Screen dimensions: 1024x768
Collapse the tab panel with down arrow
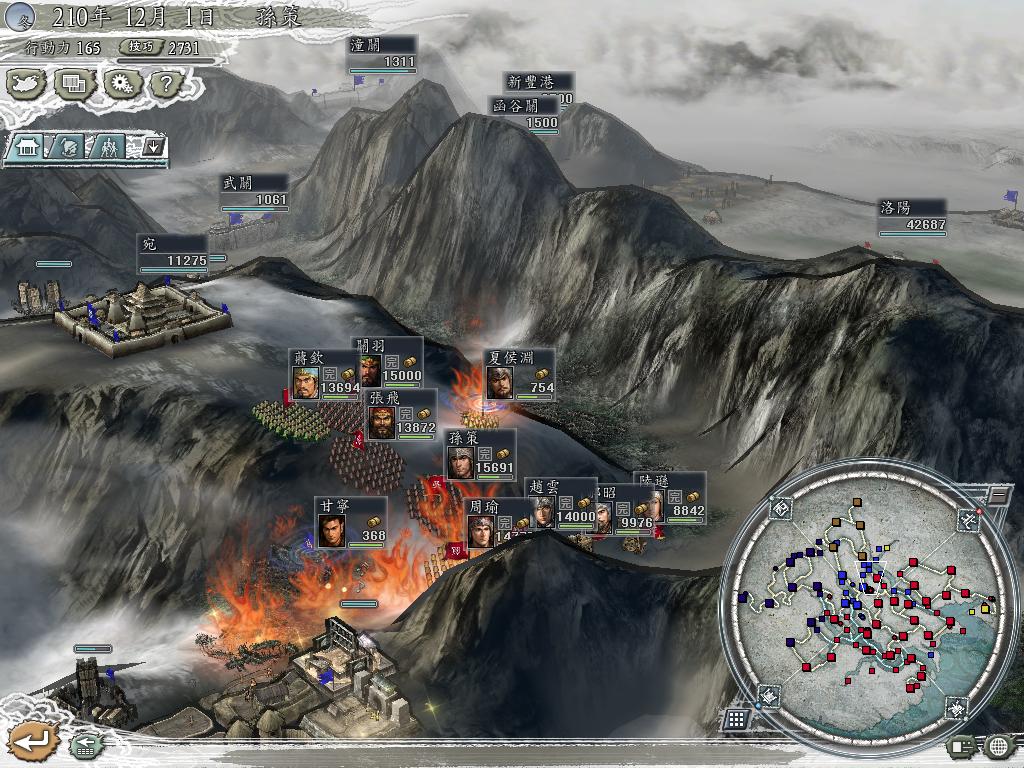[x=153, y=147]
